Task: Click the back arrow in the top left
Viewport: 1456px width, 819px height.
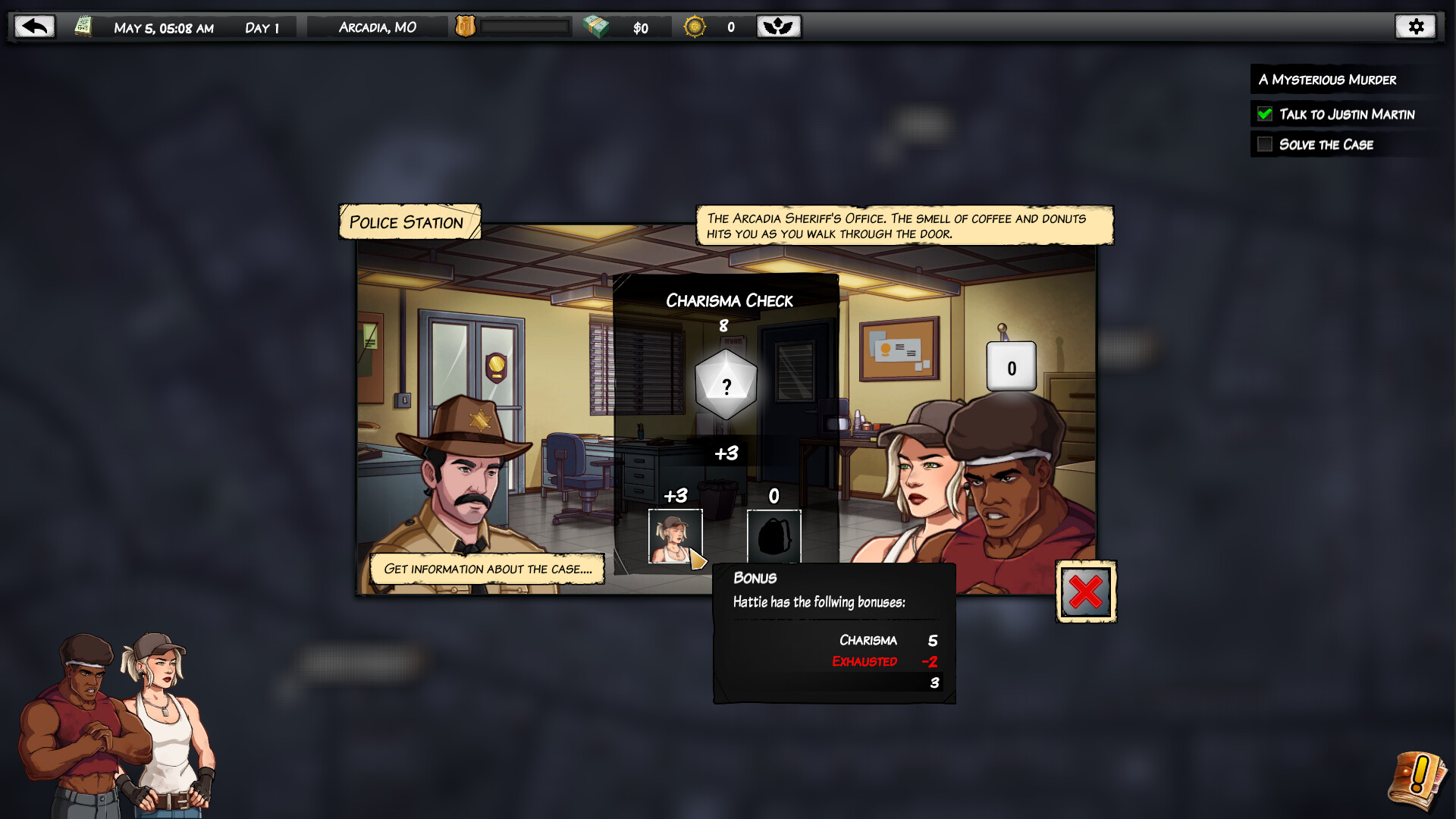Action: [33, 25]
